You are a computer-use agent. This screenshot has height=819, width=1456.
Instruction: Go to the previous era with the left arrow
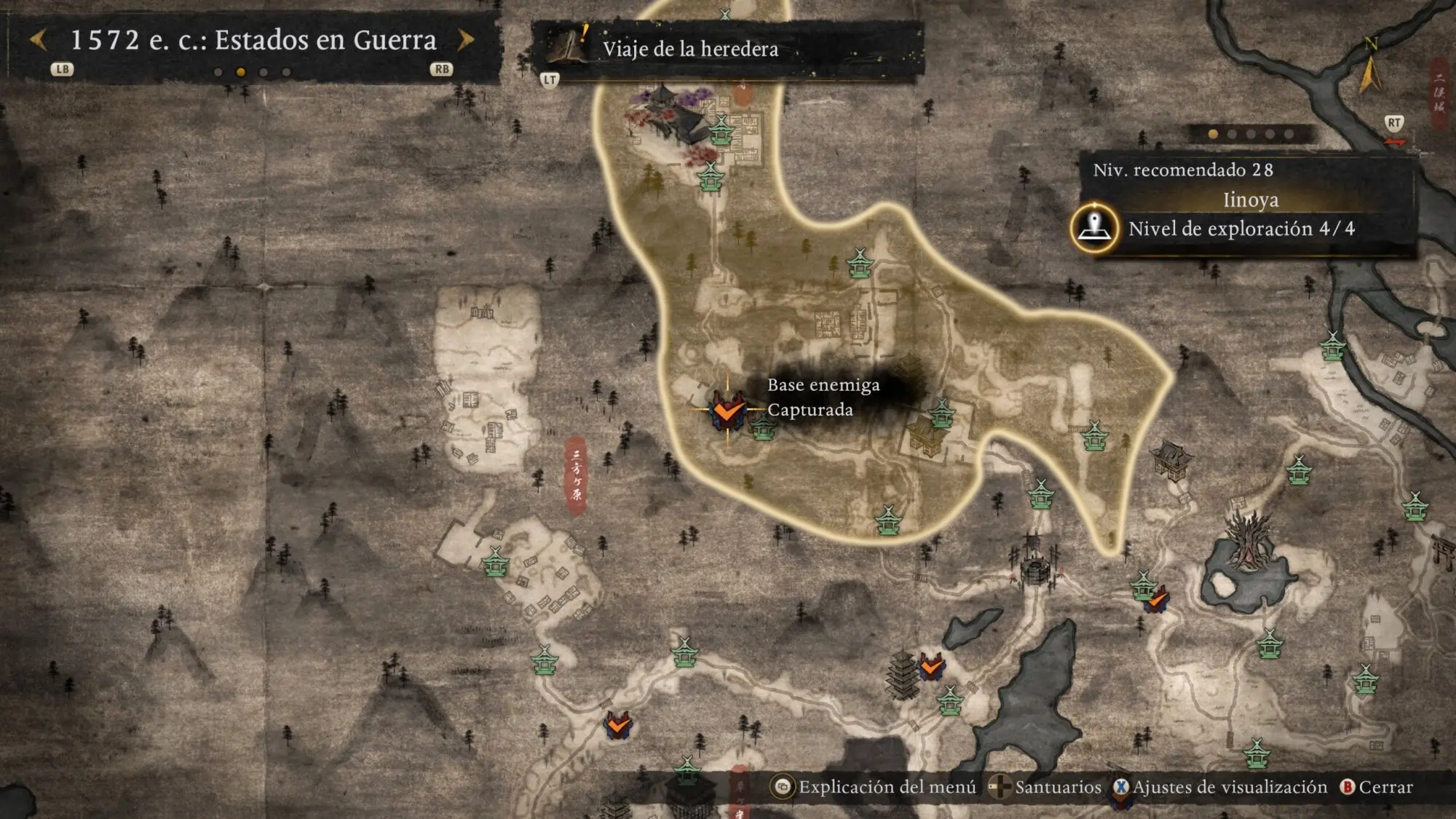(39, 40)
